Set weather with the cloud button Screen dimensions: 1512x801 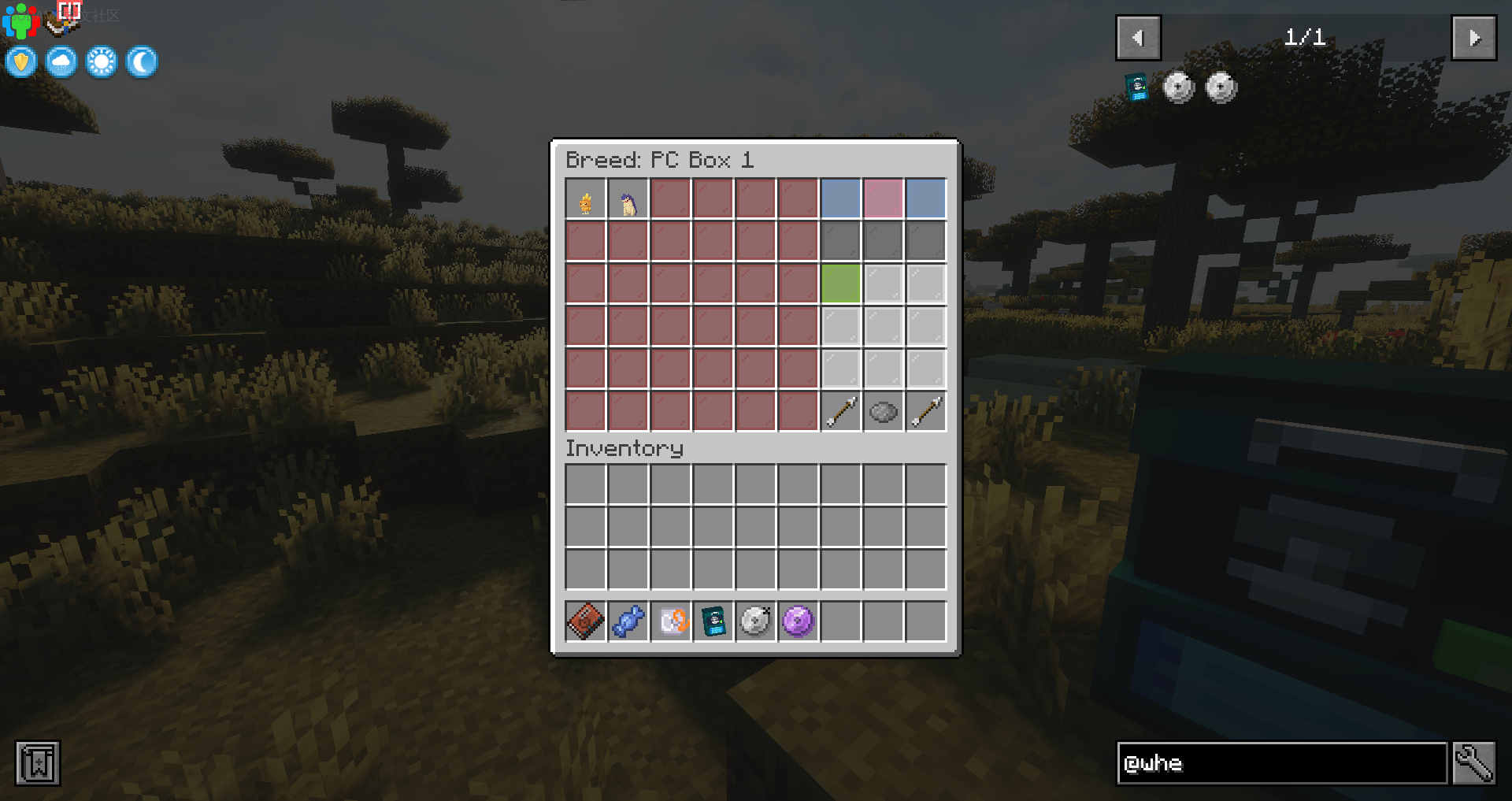61,61
